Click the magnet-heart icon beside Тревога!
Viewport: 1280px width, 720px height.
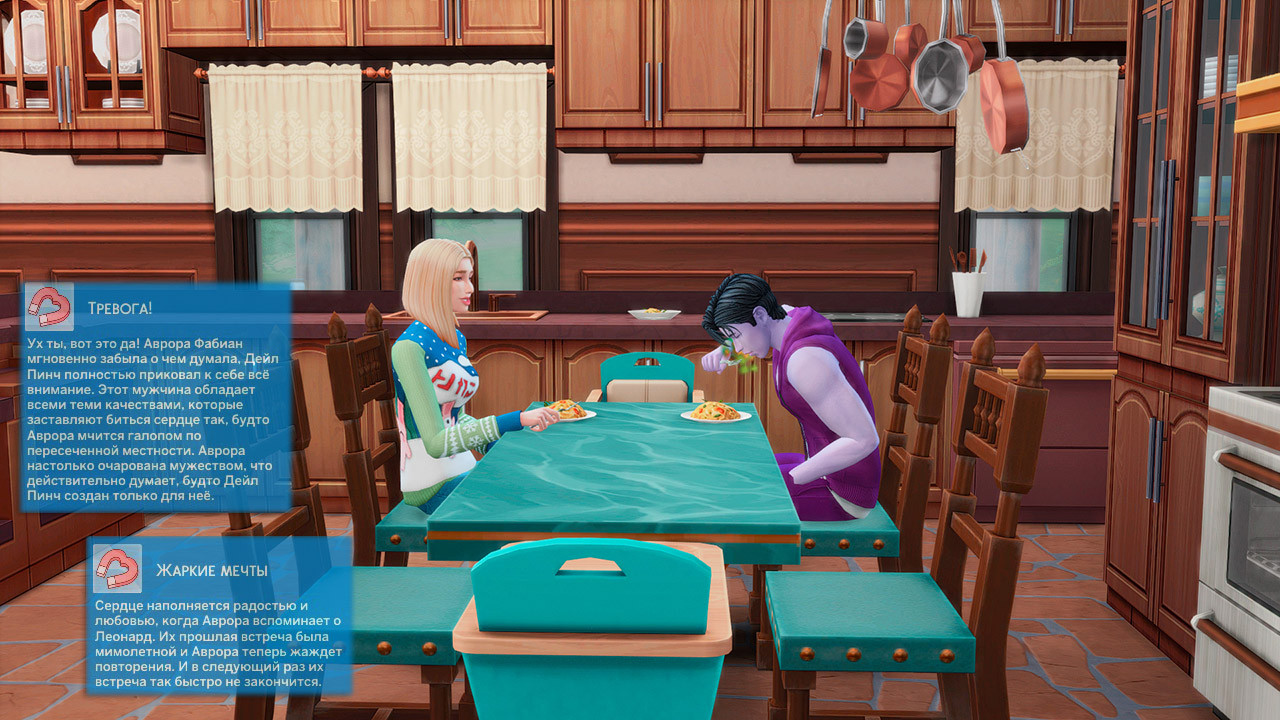49,307
